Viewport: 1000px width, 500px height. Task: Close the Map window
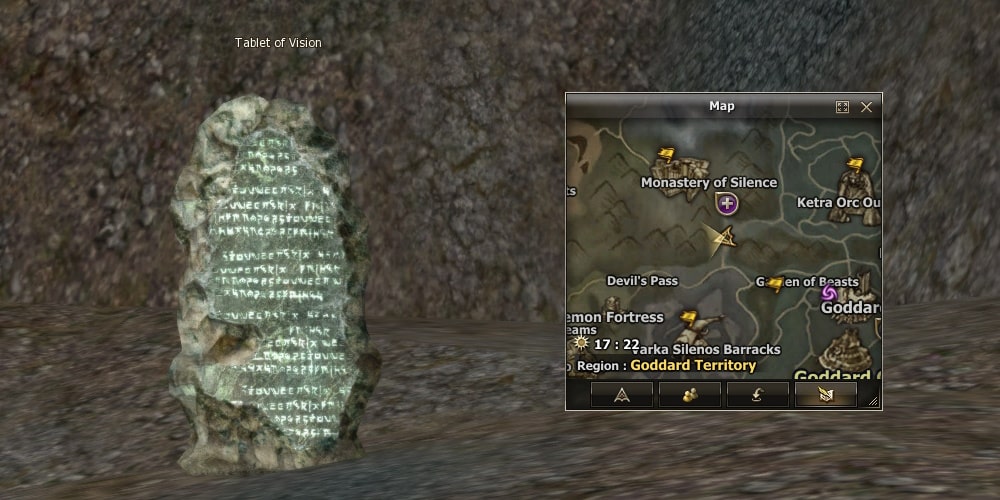866,107
